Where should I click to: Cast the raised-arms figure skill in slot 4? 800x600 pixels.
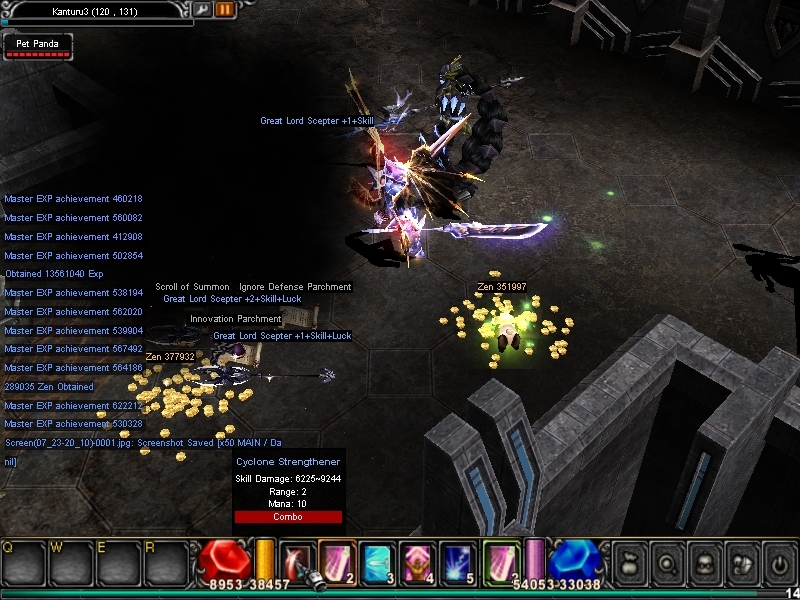point(417,559)
